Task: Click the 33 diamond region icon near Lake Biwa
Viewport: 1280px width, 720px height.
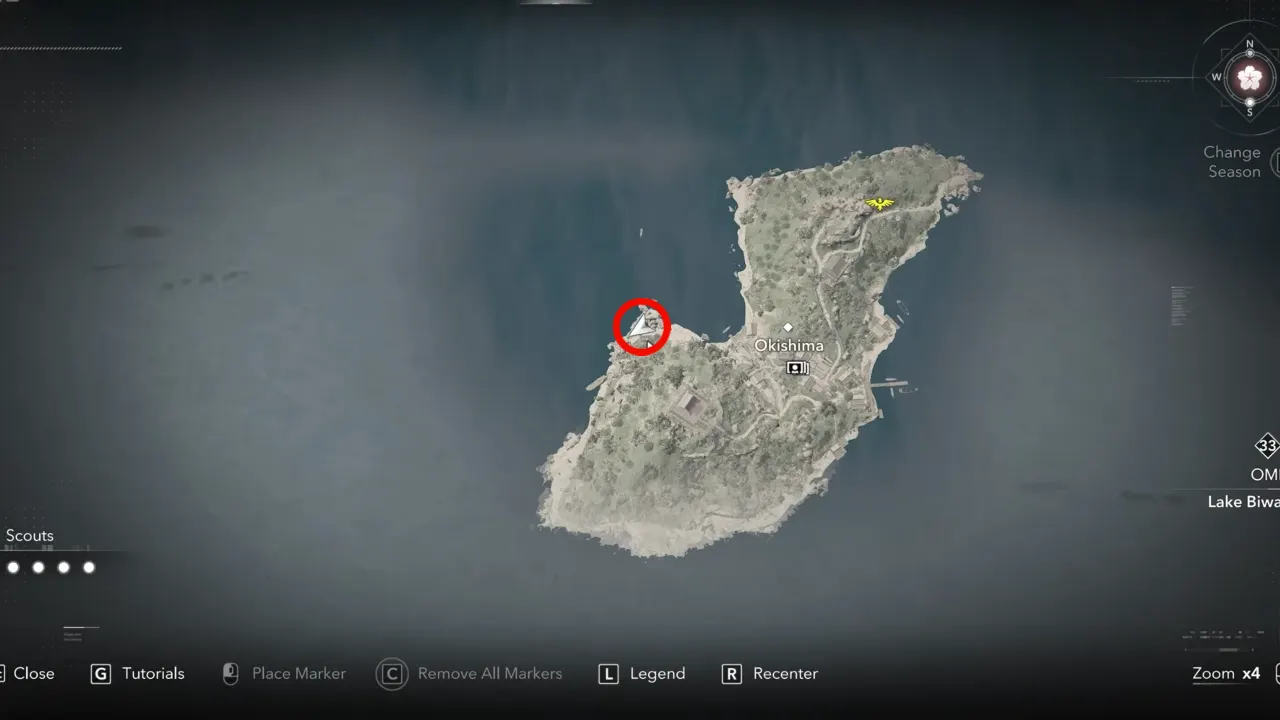Action: tap(1266, 447)
